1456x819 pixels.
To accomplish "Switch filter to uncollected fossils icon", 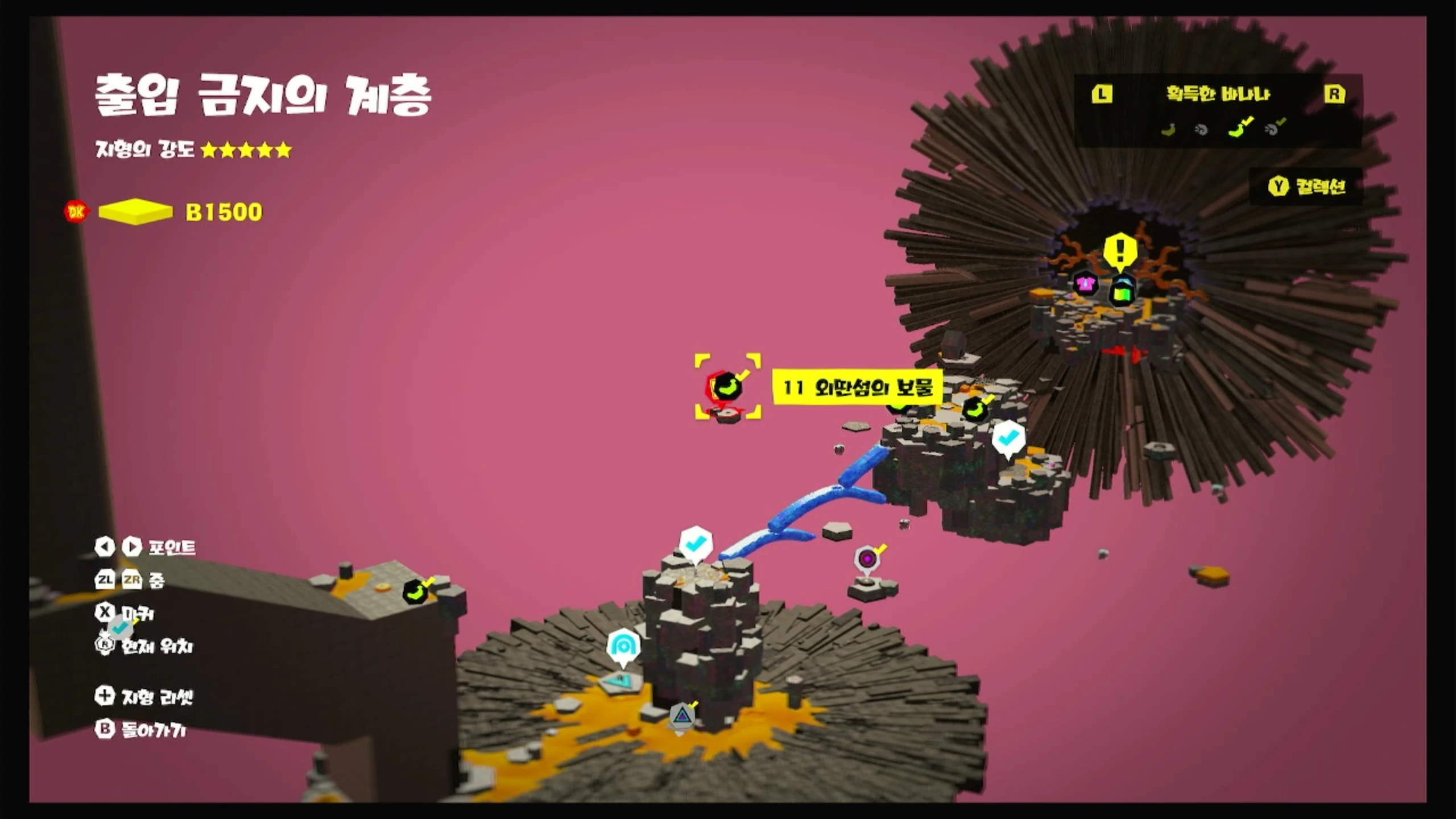I will [1201, 130].
